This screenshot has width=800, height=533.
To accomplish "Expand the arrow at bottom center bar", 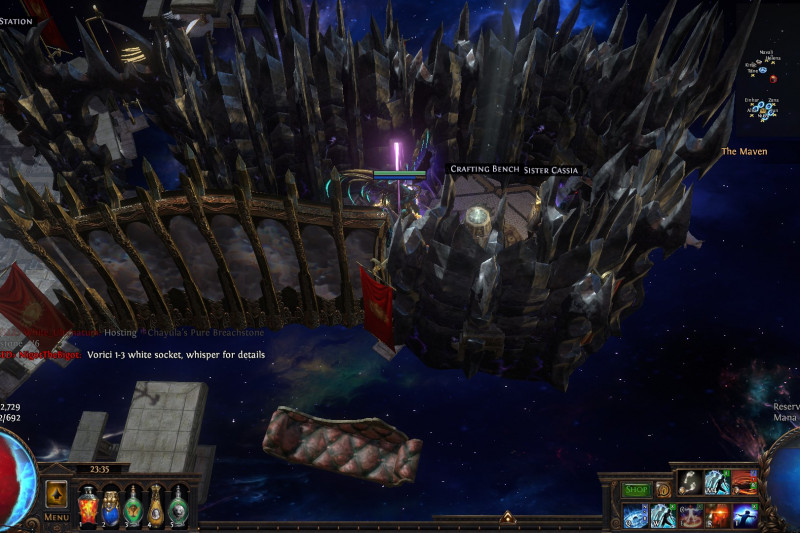I will coord(507,518).
